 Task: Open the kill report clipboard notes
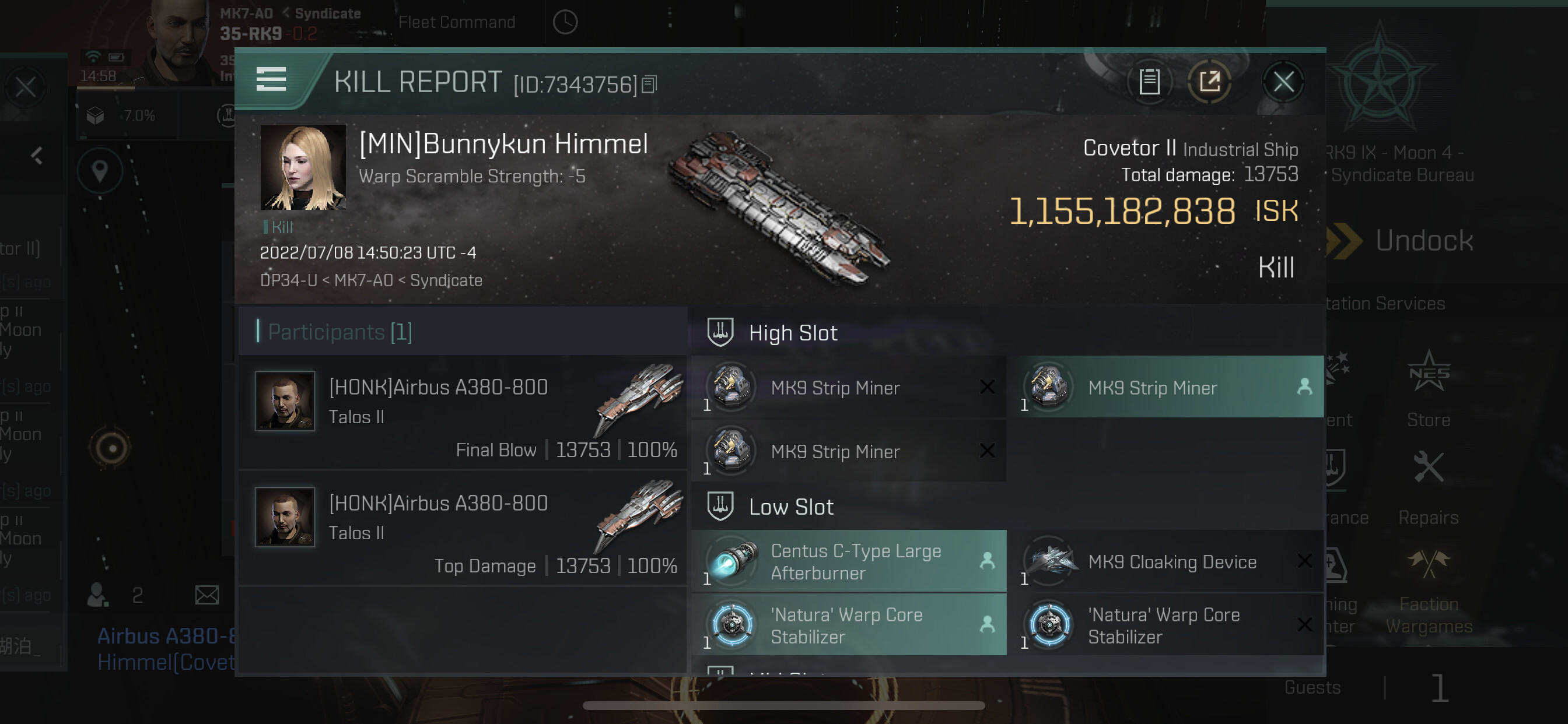pyautogui.click(x=1149, y=82)
